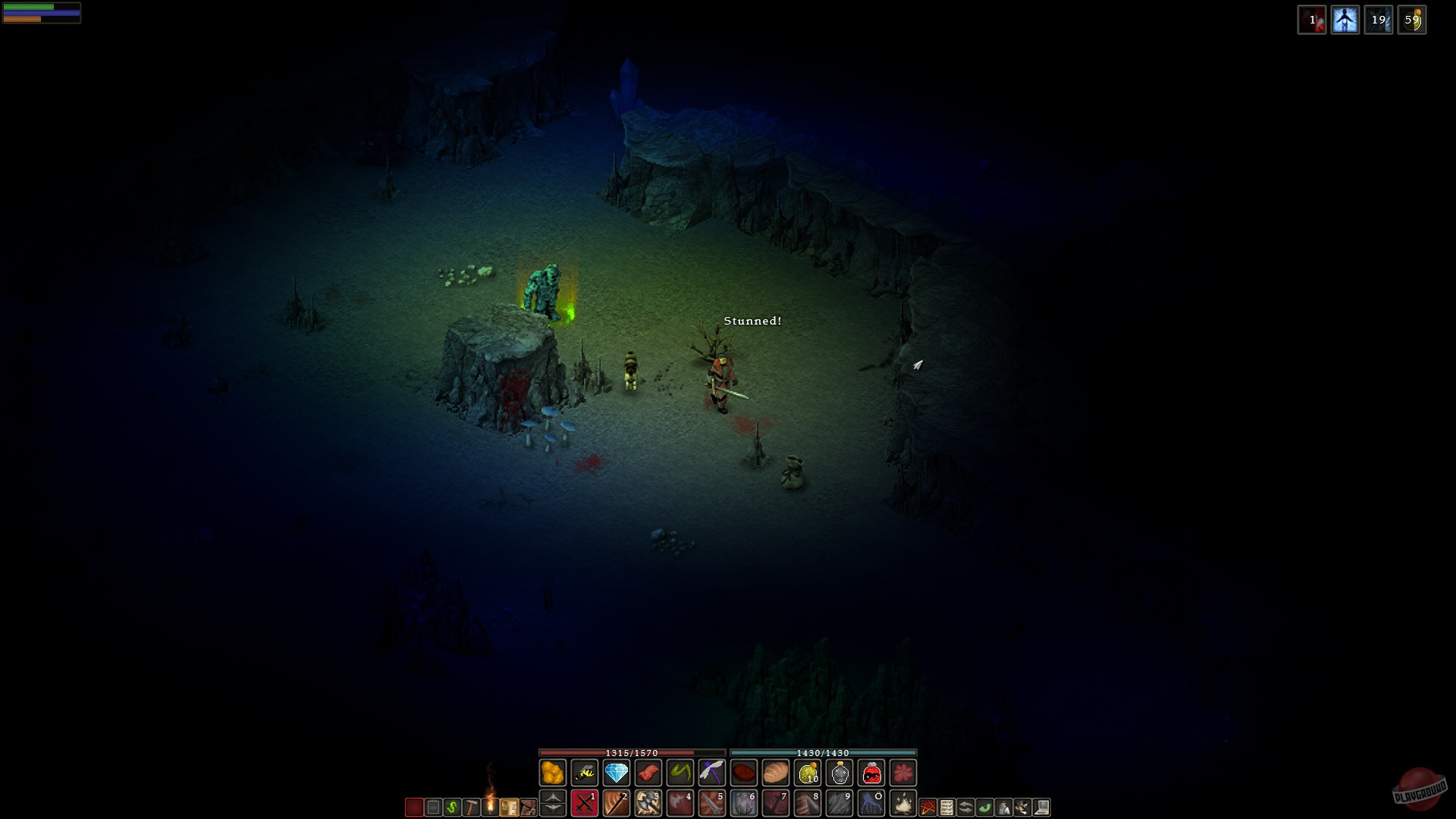Activate the shield skill in slot 6
Viewport: 1456px width, 819px height.
click(744, 803)
